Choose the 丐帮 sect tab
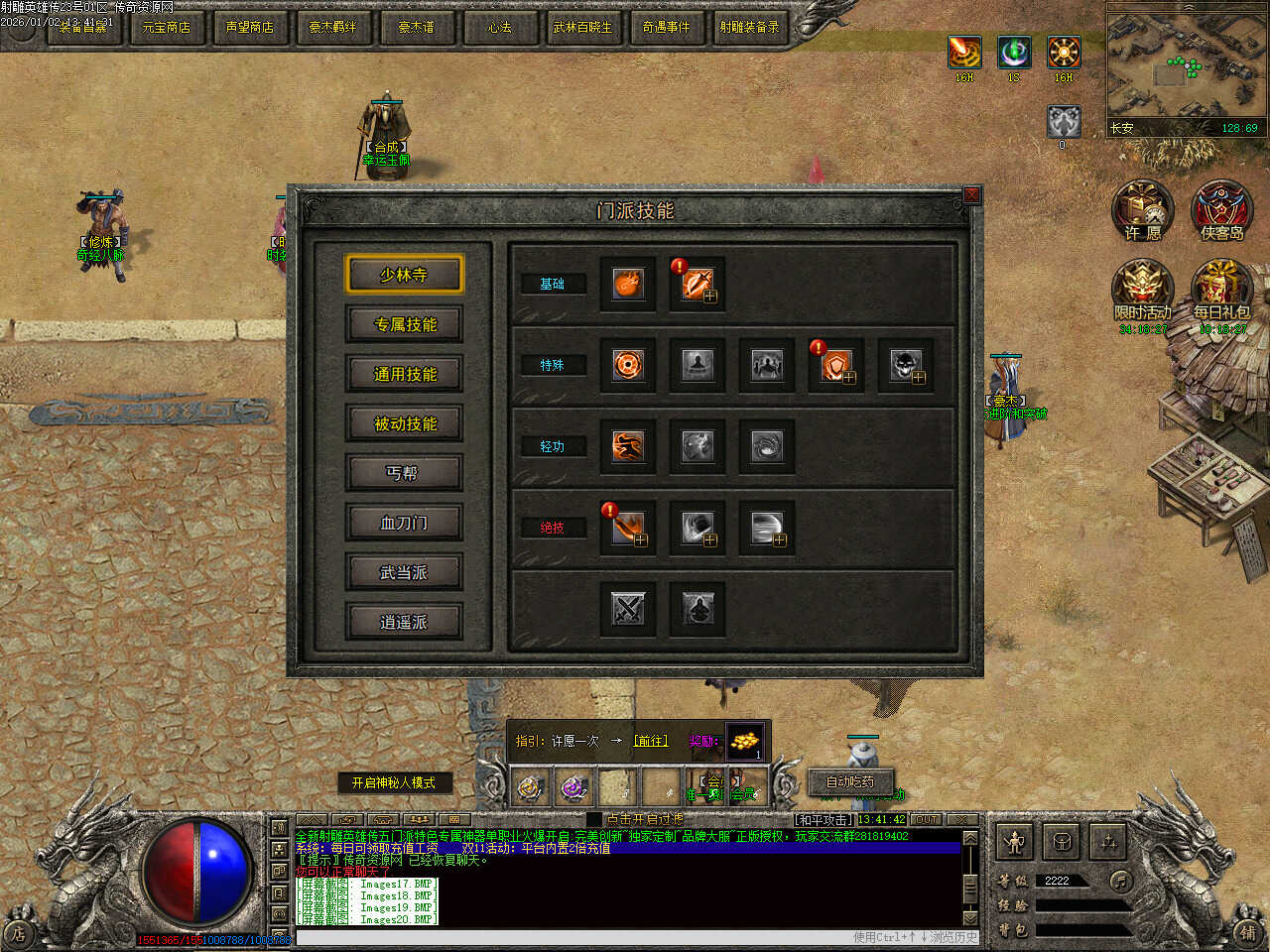 (x=404, y=473)
